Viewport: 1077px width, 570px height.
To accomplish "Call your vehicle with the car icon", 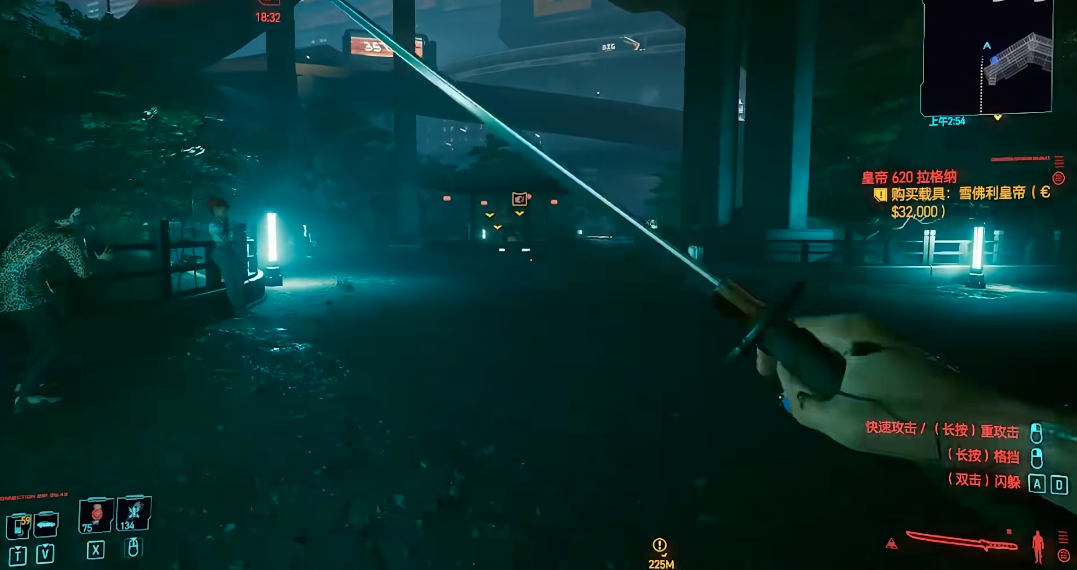I will pos(46,524).
